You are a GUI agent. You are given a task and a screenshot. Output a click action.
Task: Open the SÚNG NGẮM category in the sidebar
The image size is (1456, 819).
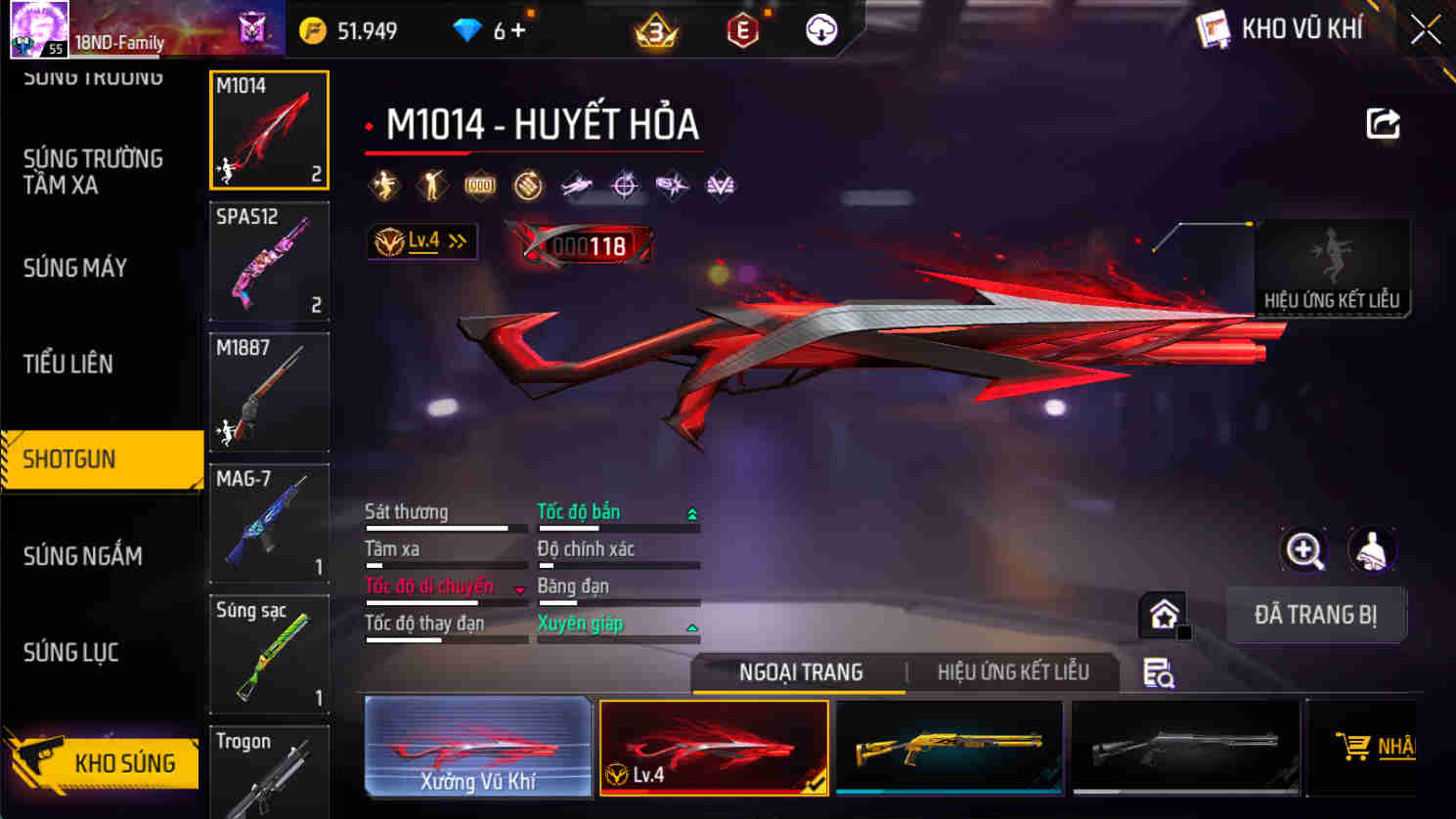82,555
